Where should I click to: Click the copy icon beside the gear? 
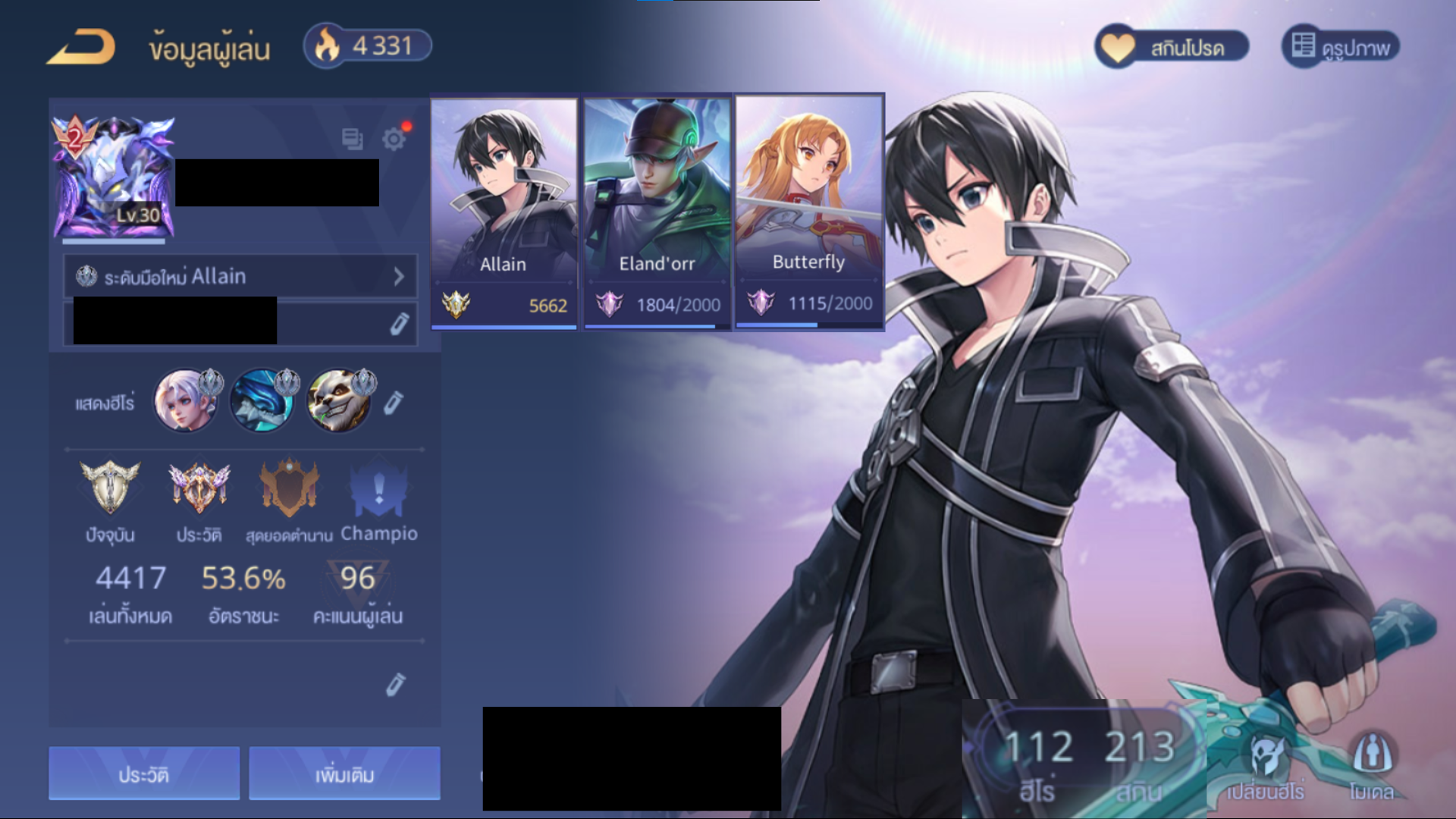pyautogui.click(x=352, y=139)
